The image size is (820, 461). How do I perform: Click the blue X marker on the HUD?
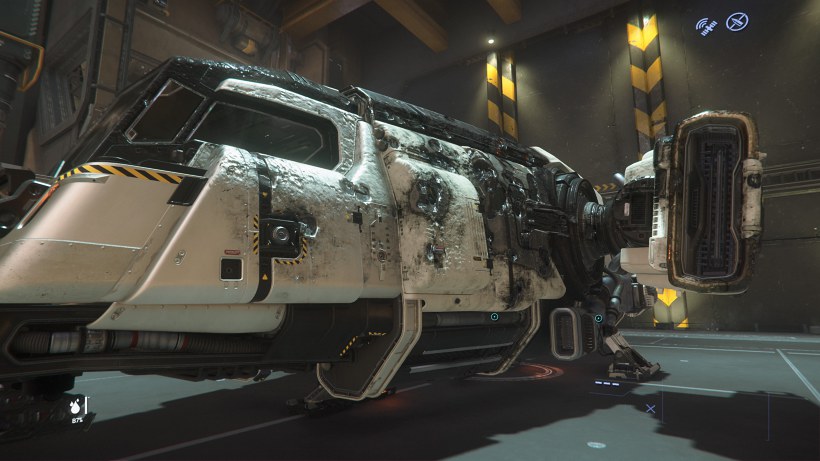(x=651, y=408)
